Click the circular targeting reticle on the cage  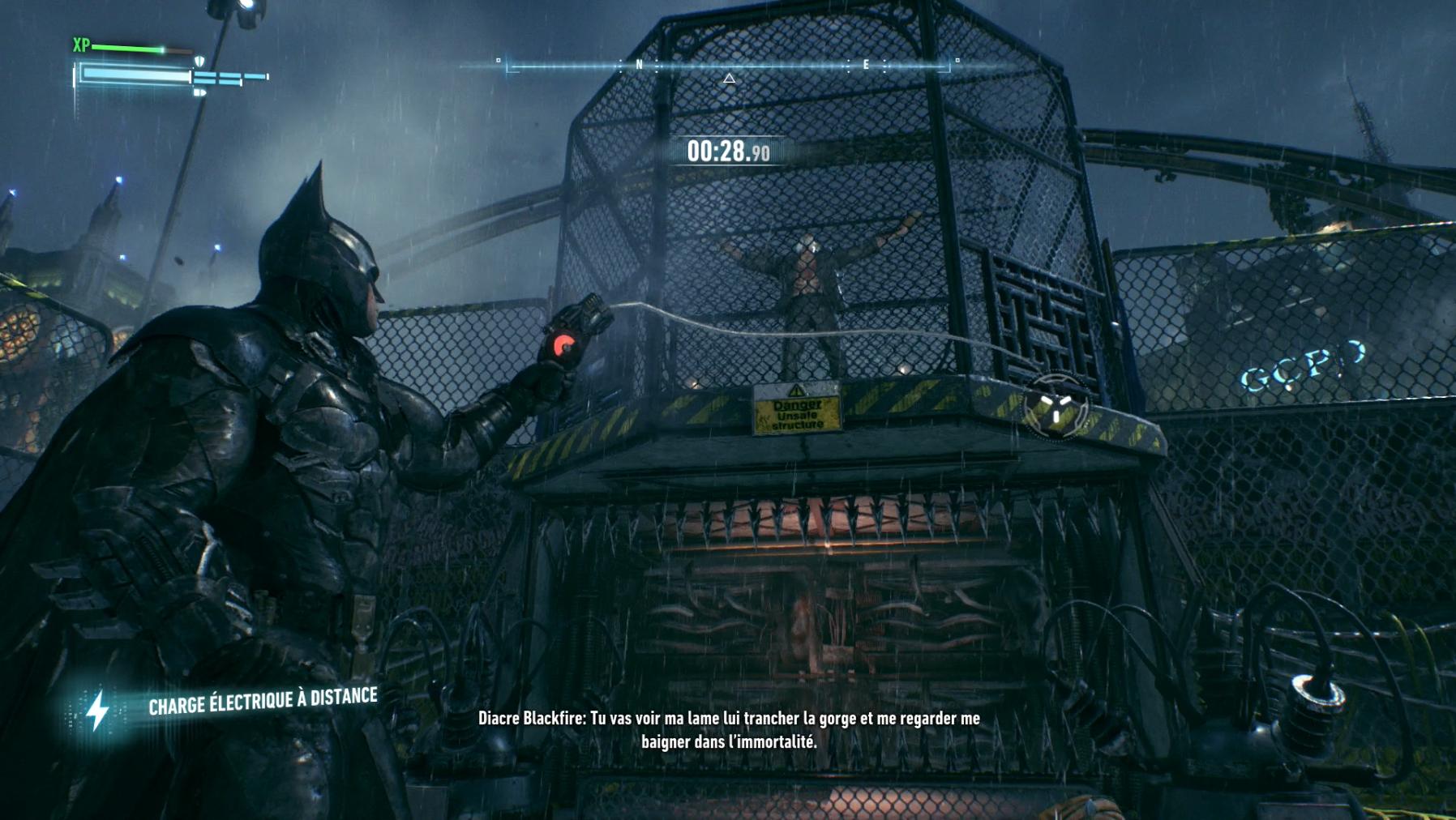pos(1055,407)
